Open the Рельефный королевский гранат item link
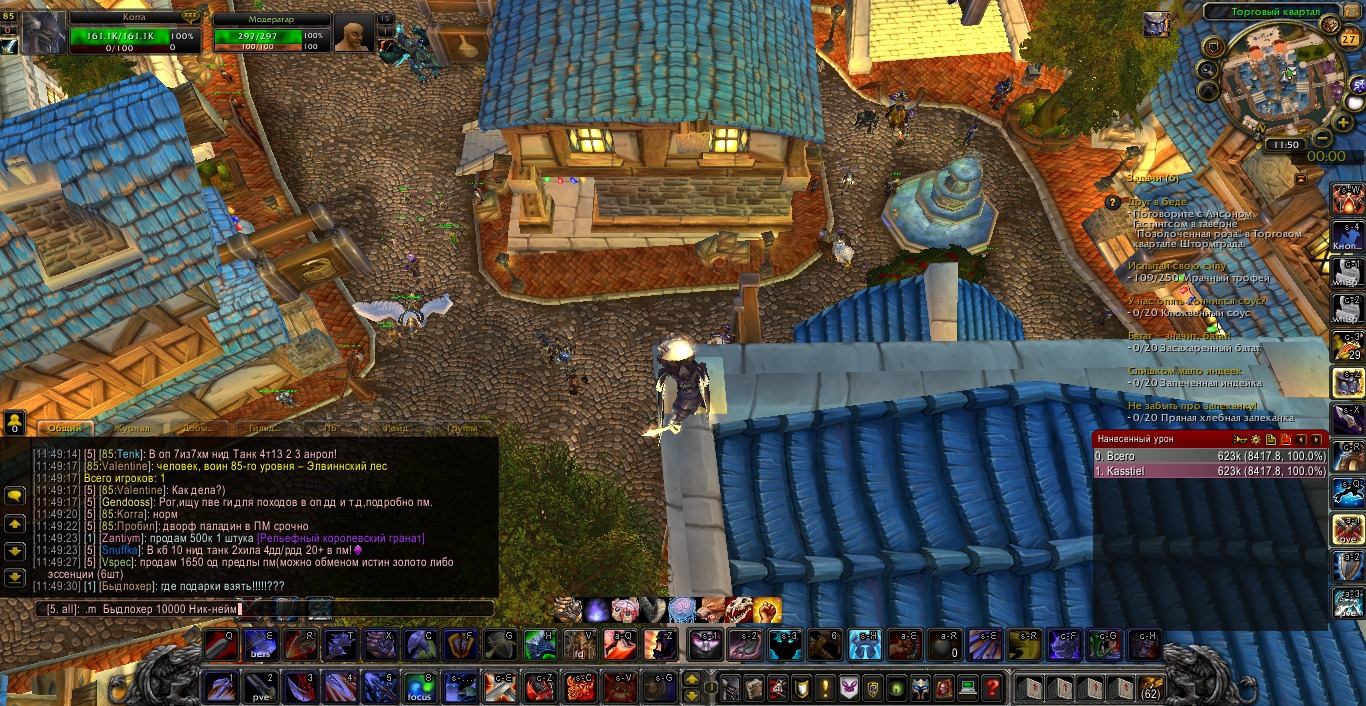1366x706 pixels. tap(340, 538)
